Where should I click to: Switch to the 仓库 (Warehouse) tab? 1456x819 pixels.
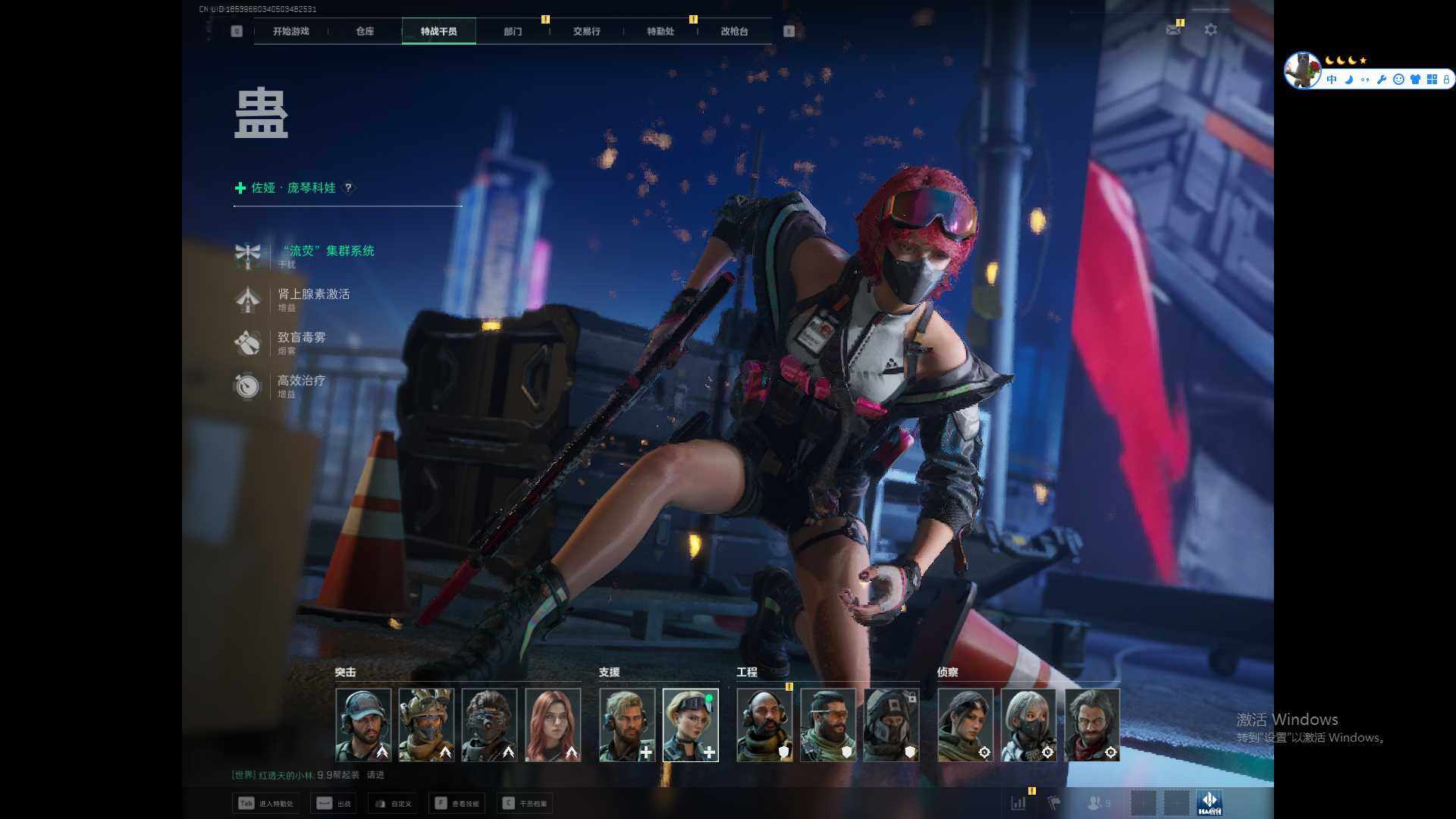[365, 31]
